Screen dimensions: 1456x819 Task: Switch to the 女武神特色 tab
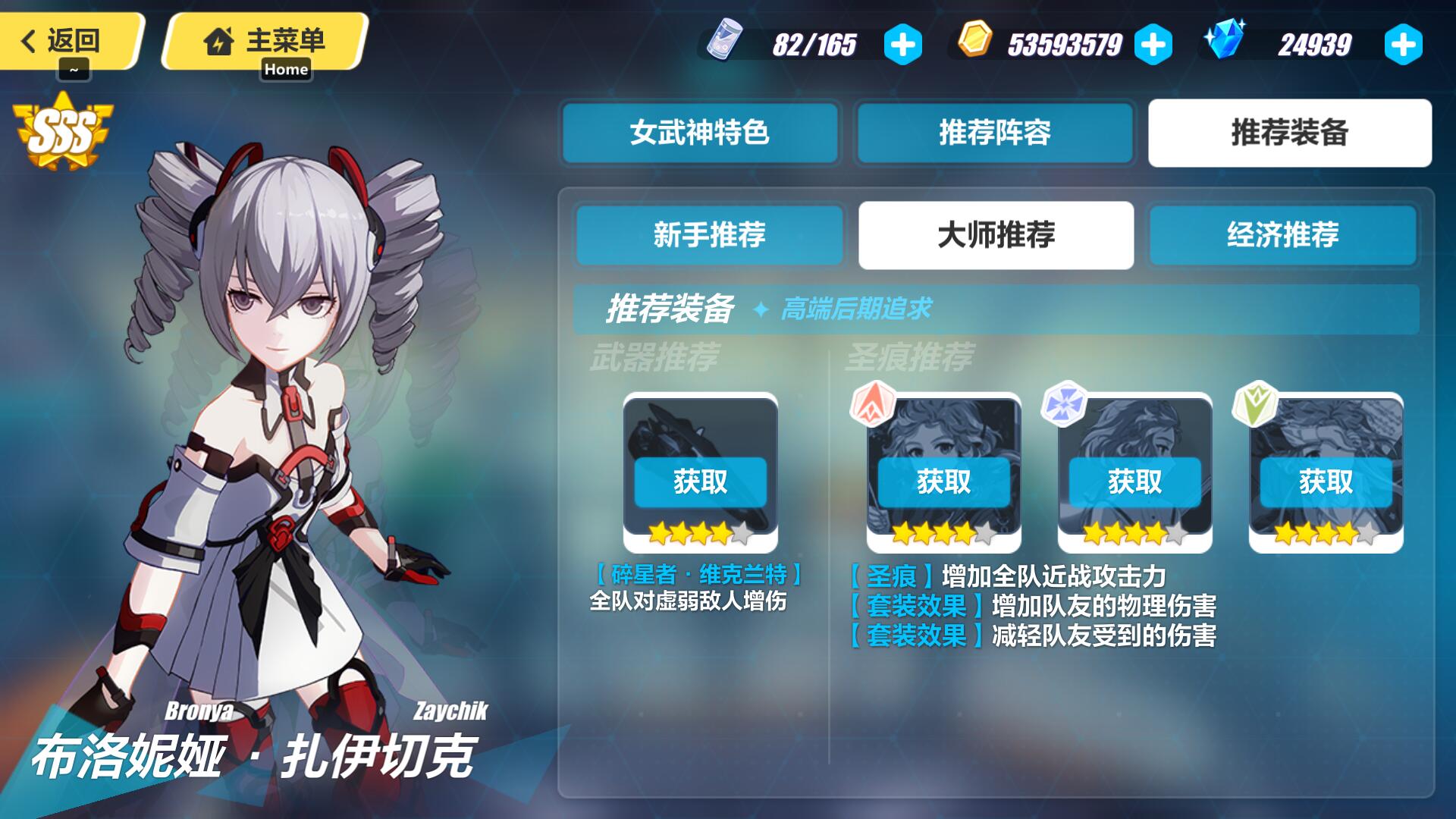(x=698, y=133)
